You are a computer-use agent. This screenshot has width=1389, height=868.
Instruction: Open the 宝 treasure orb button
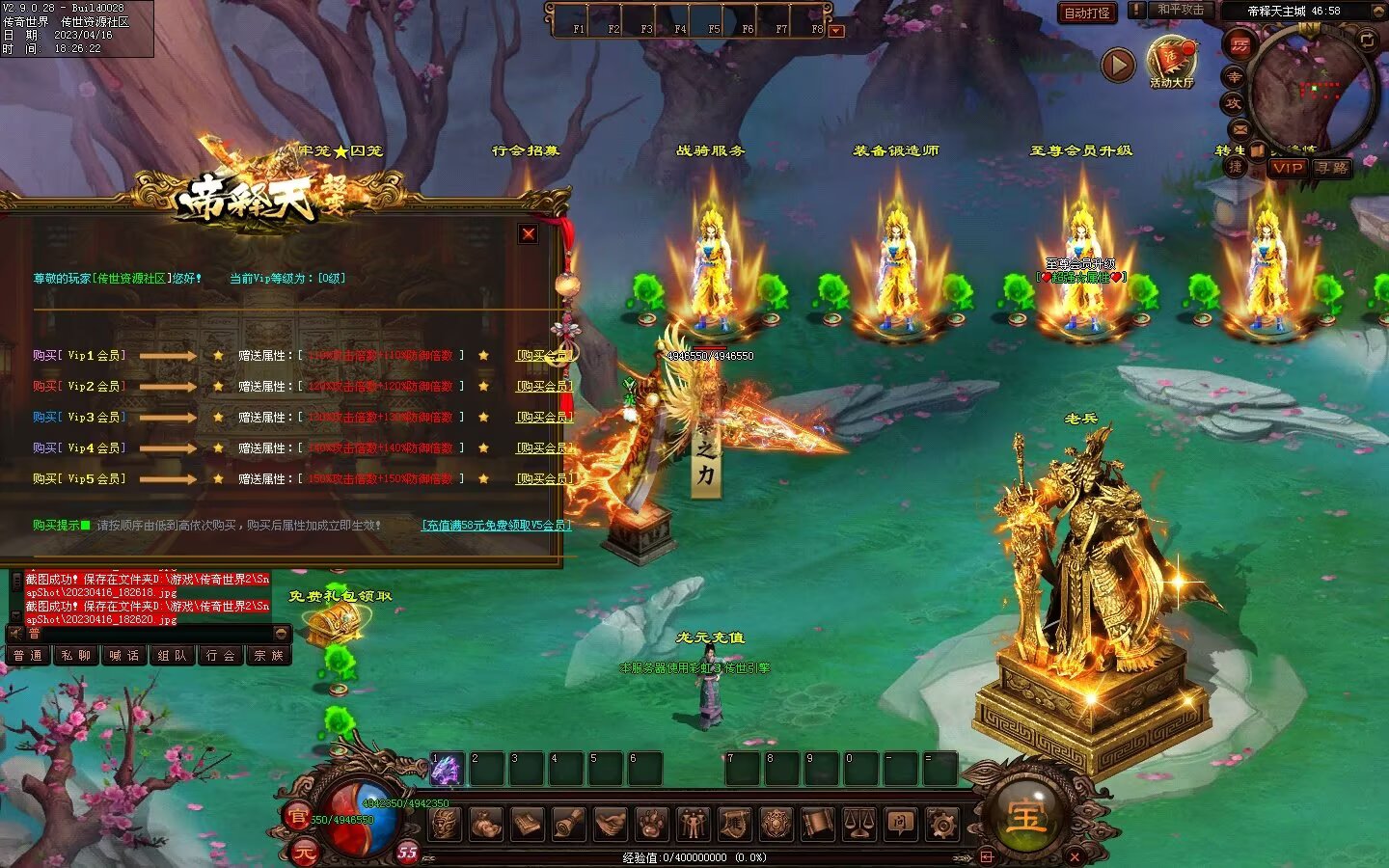(x=1026, y=816)
